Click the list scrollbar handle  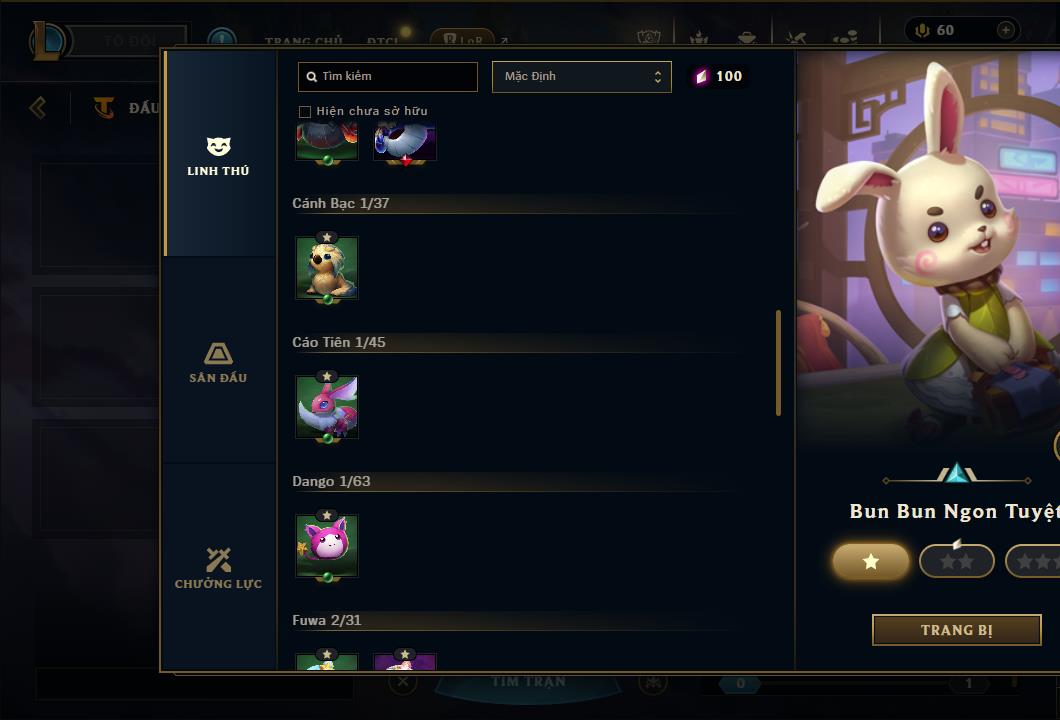pyautogui.click(x=778, y=362)
